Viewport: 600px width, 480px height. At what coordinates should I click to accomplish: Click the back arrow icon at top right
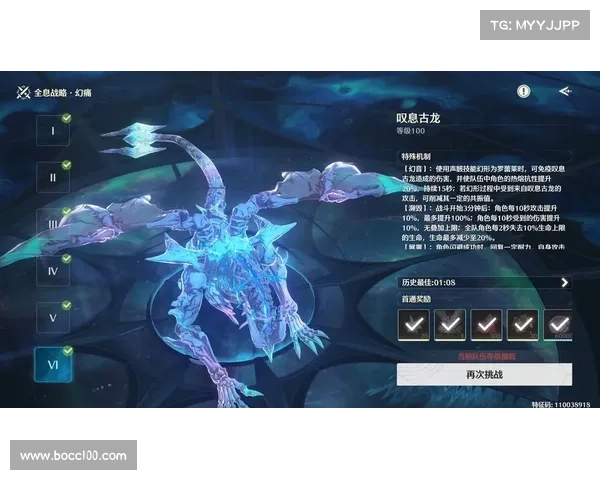click(565, 91)
